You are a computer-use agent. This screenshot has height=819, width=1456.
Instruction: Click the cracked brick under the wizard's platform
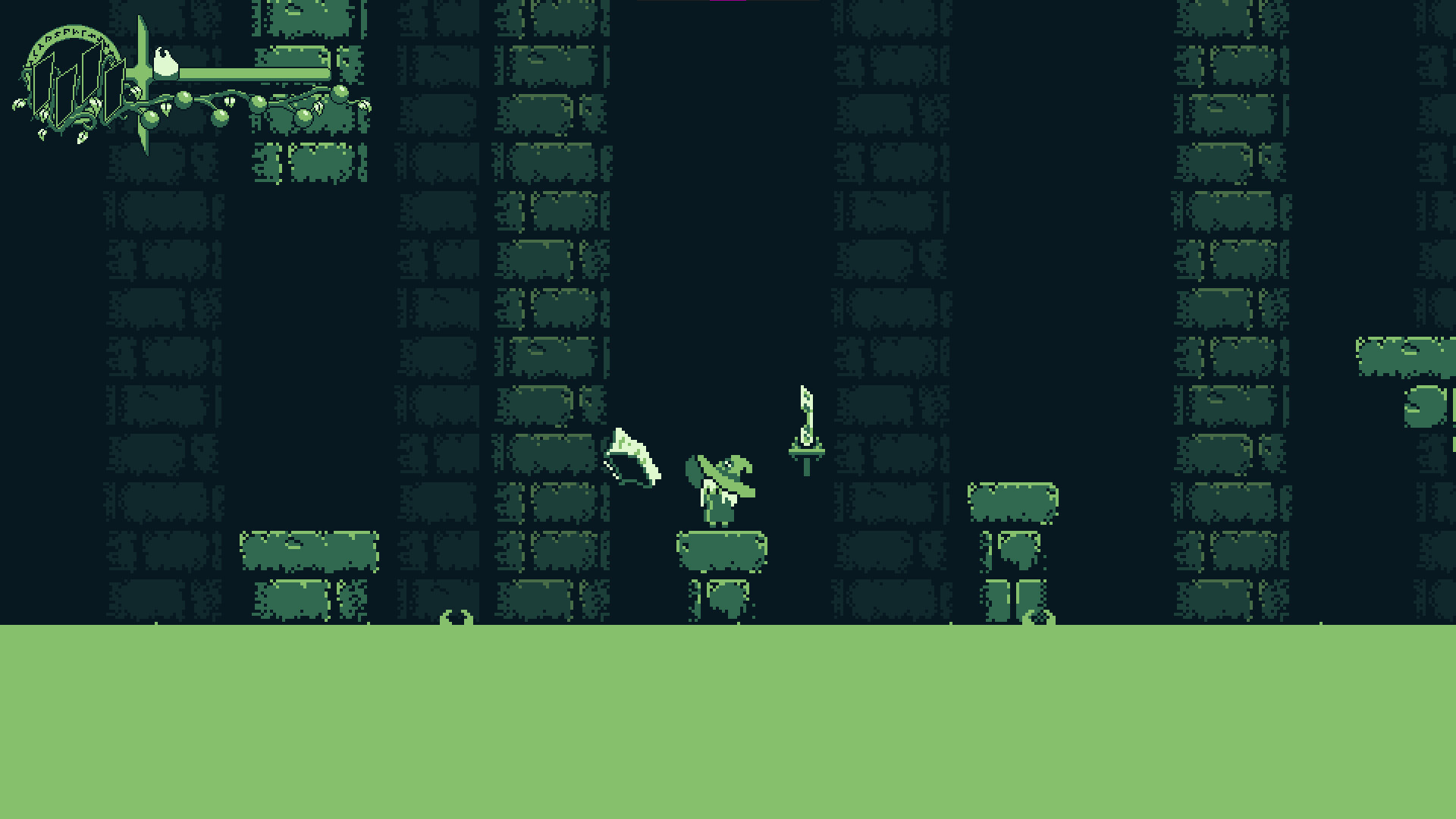[726, 599]
